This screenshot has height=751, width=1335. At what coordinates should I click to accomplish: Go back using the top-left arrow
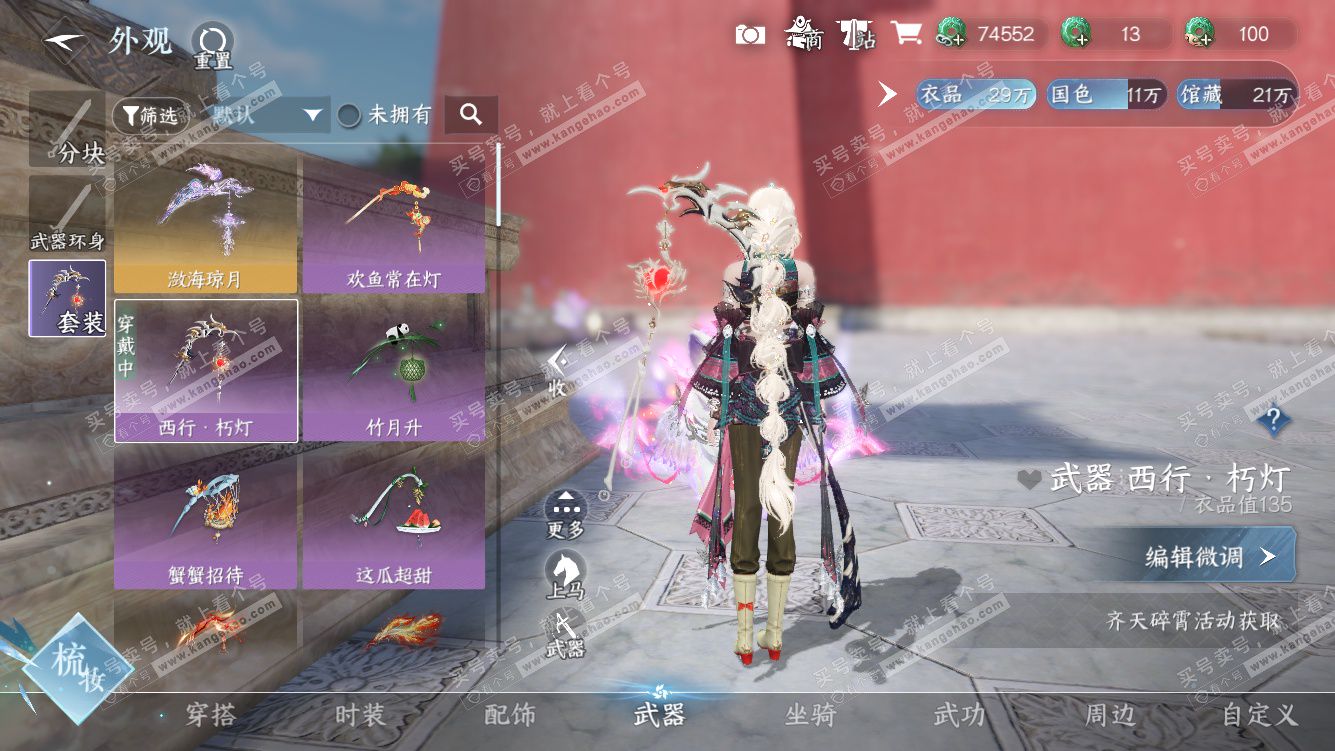[65, 41]
